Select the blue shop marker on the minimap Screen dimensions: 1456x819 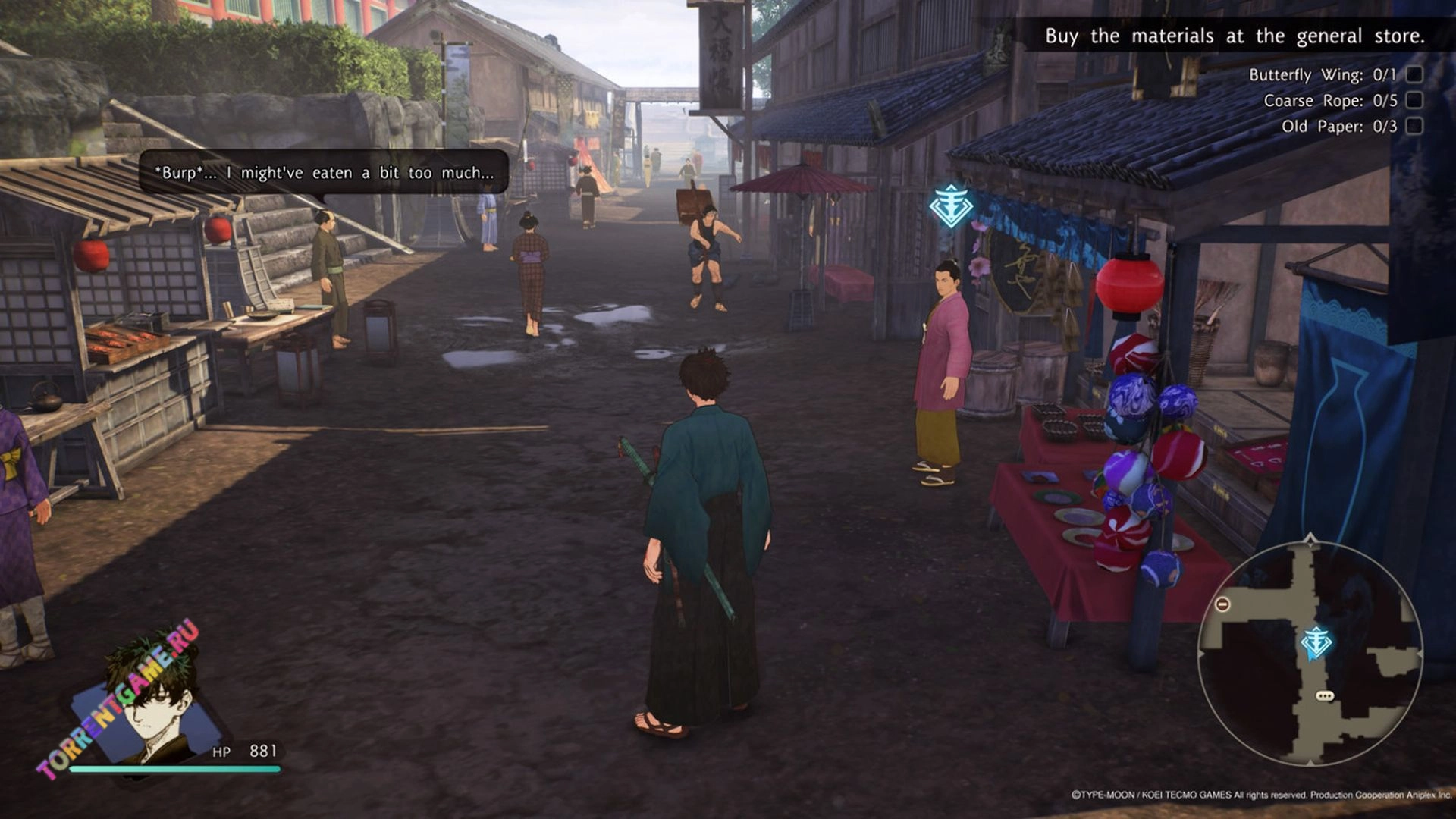coord(1316,643)
